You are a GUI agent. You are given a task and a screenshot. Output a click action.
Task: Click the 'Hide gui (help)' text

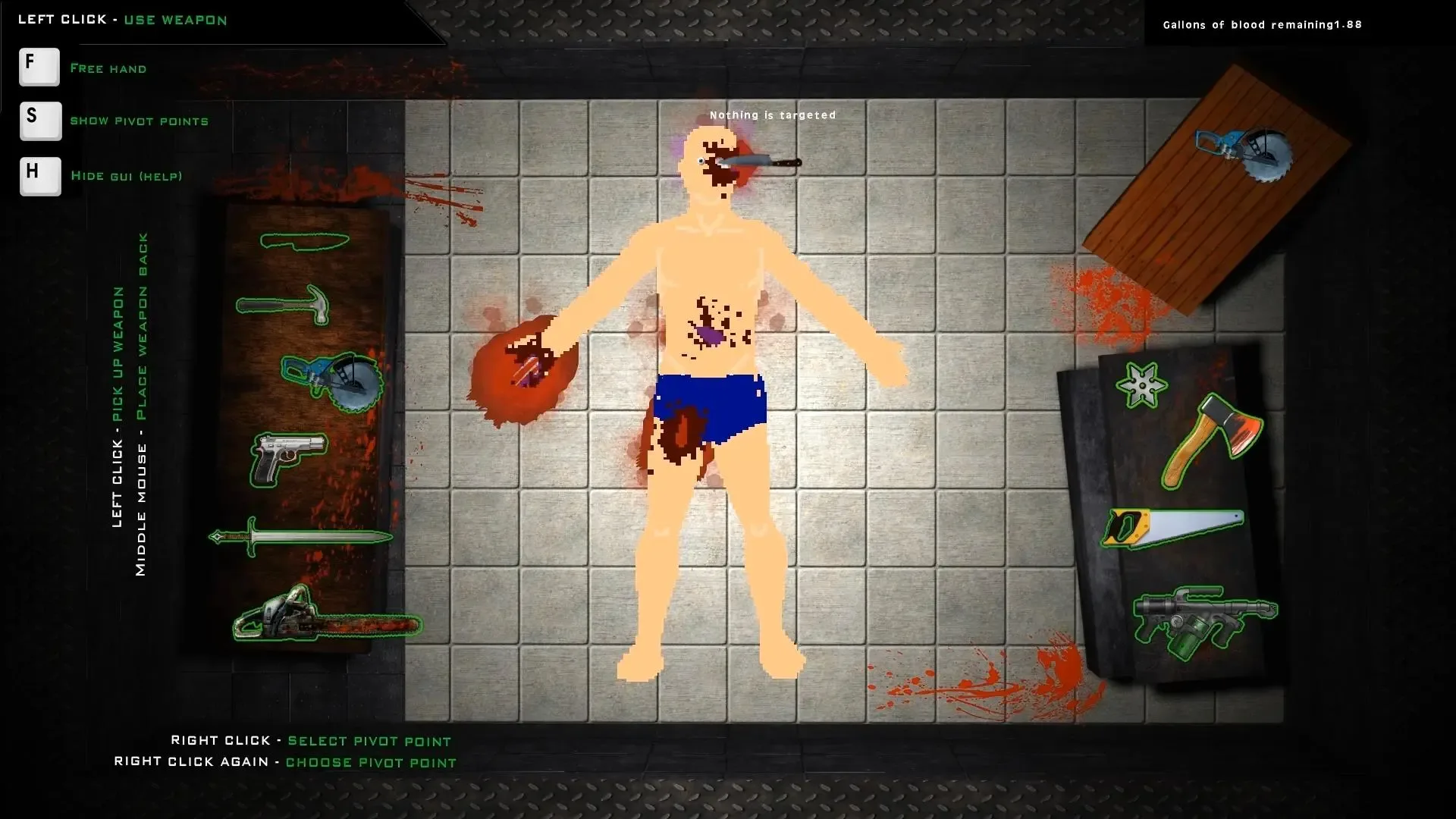coord(127,176)
